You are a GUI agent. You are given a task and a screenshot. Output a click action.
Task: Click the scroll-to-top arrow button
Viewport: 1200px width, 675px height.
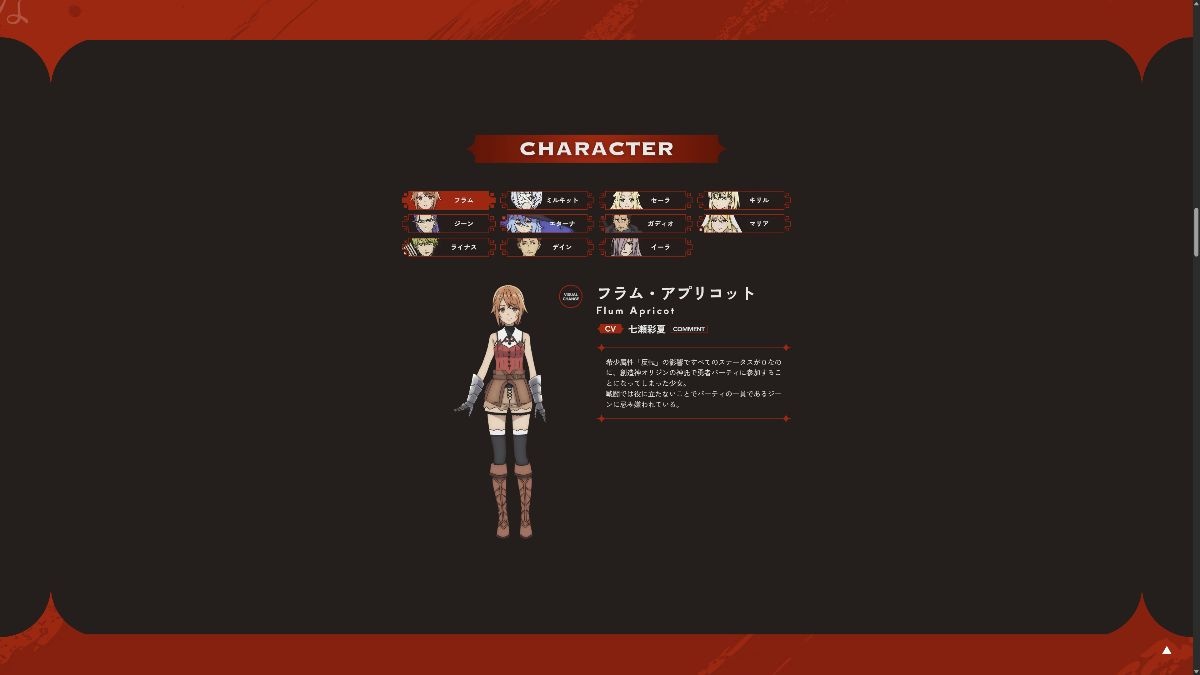click(1166, 650)
